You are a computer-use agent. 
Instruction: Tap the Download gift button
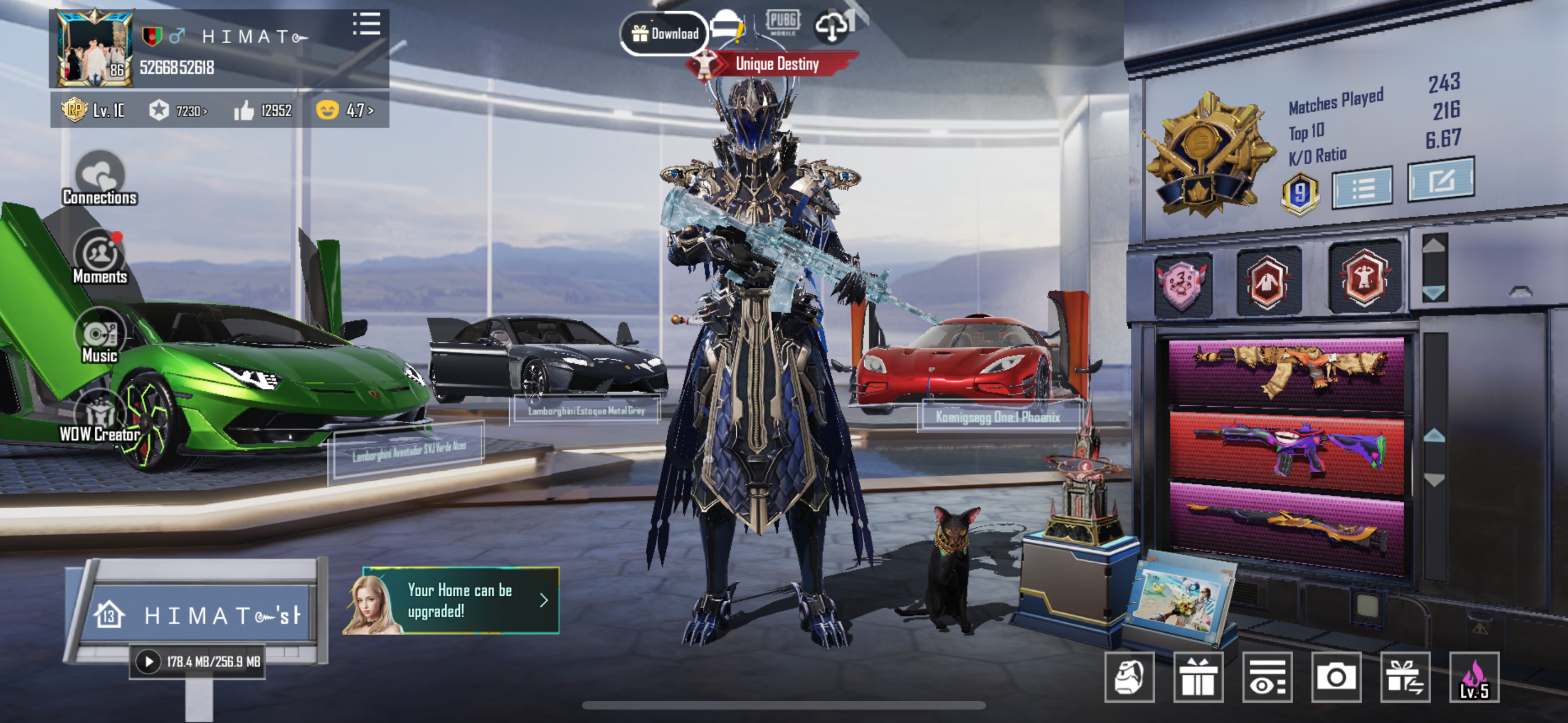tap(665, 34)
